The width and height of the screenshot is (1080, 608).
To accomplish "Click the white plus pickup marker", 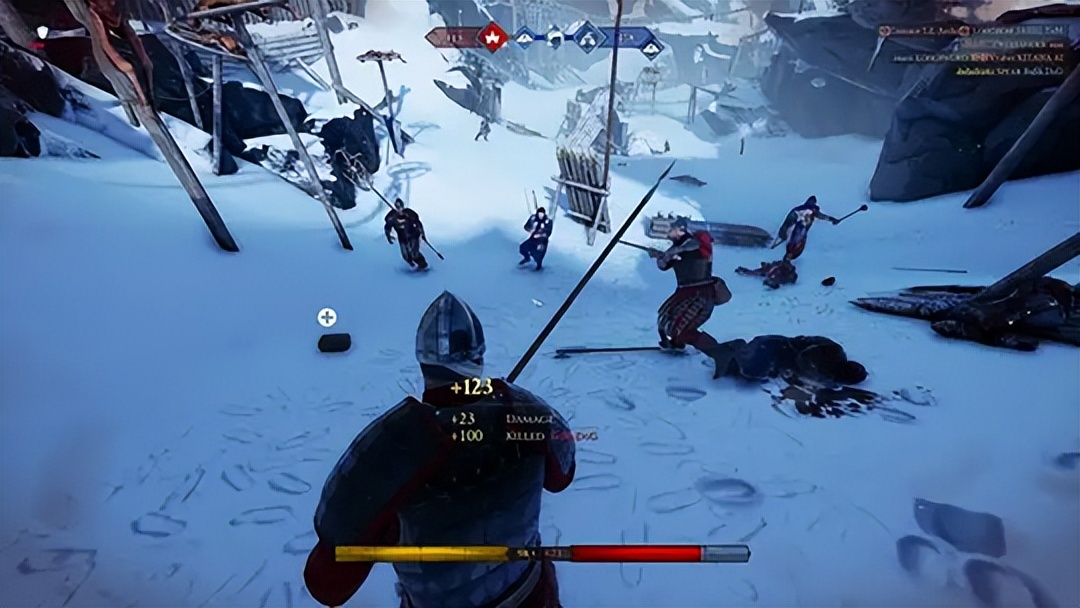I will tap(327, 317).
